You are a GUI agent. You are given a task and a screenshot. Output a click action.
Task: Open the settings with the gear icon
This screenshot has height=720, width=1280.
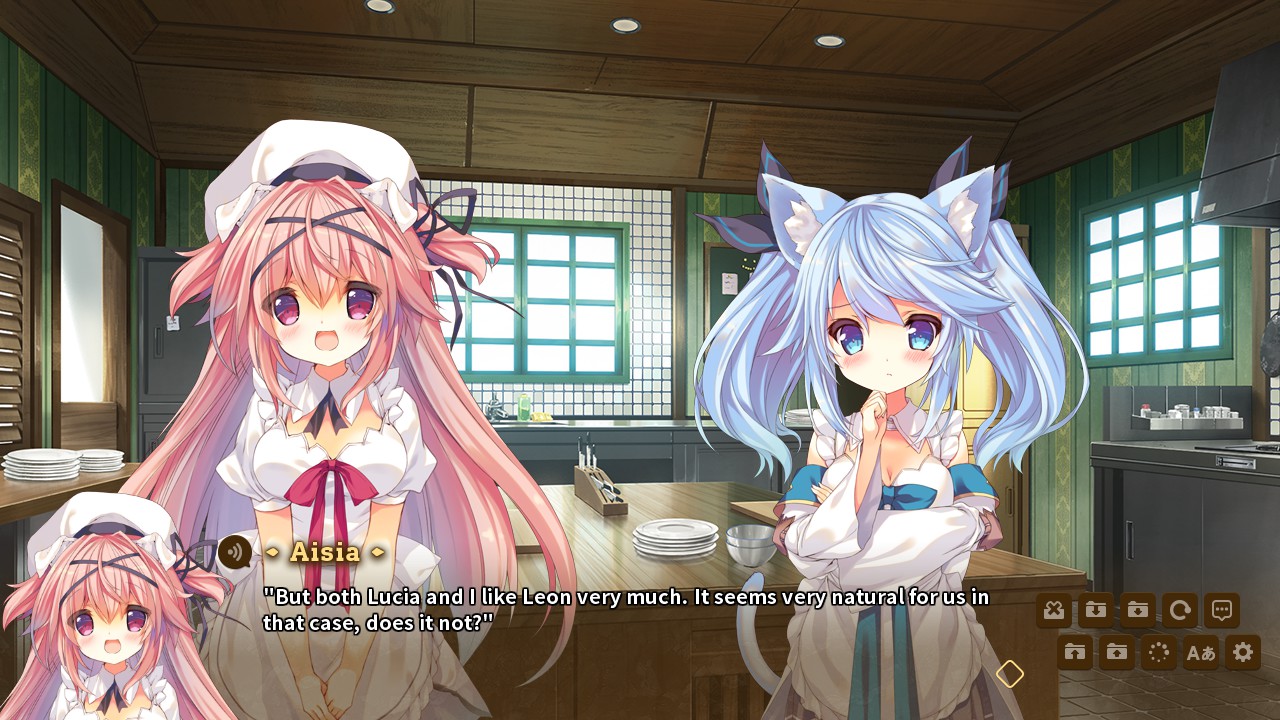pos(1245,651)
